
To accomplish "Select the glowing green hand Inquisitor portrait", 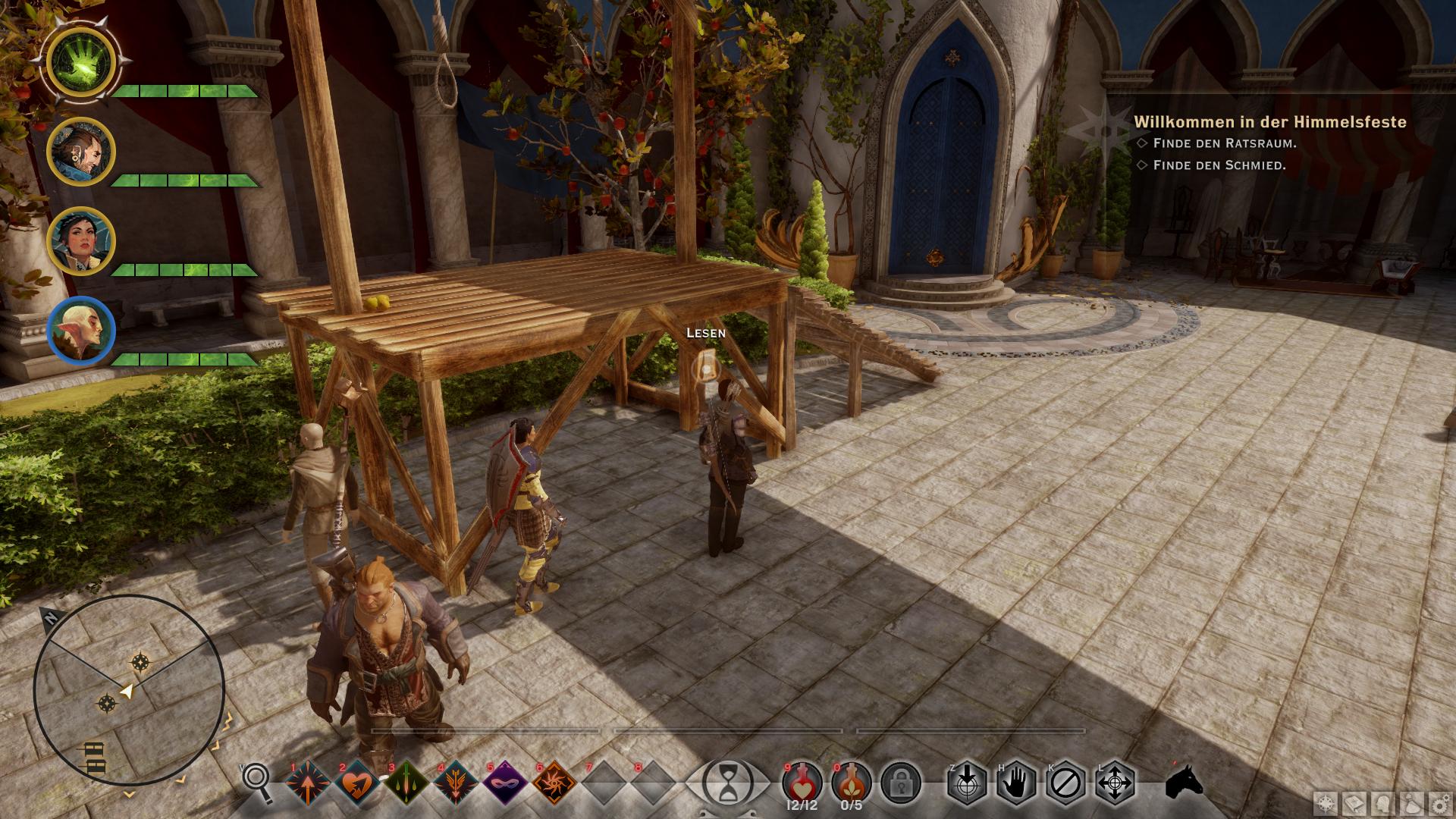I will tap(81, 63).
